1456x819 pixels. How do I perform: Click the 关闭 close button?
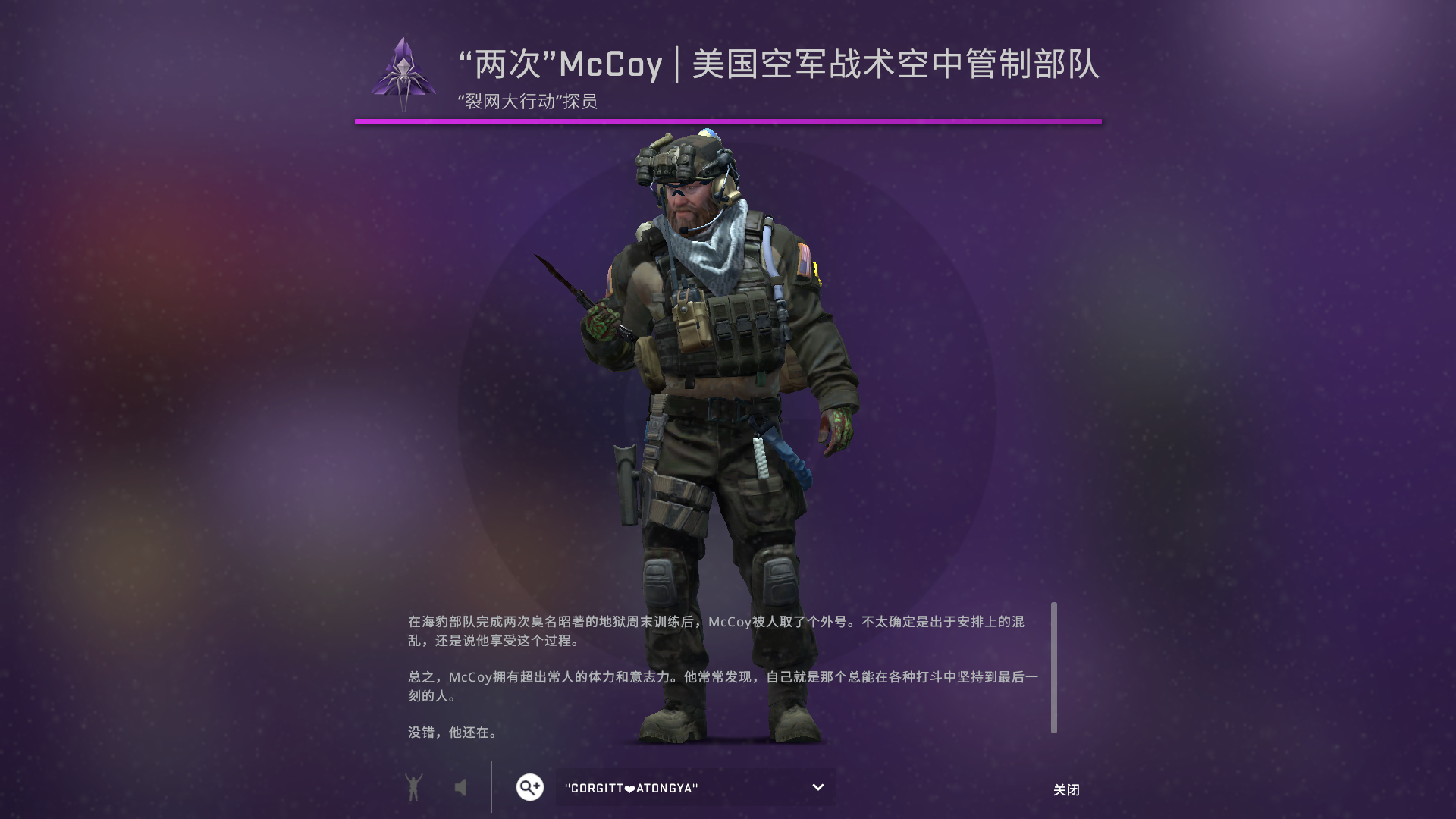click(1067, 789)
